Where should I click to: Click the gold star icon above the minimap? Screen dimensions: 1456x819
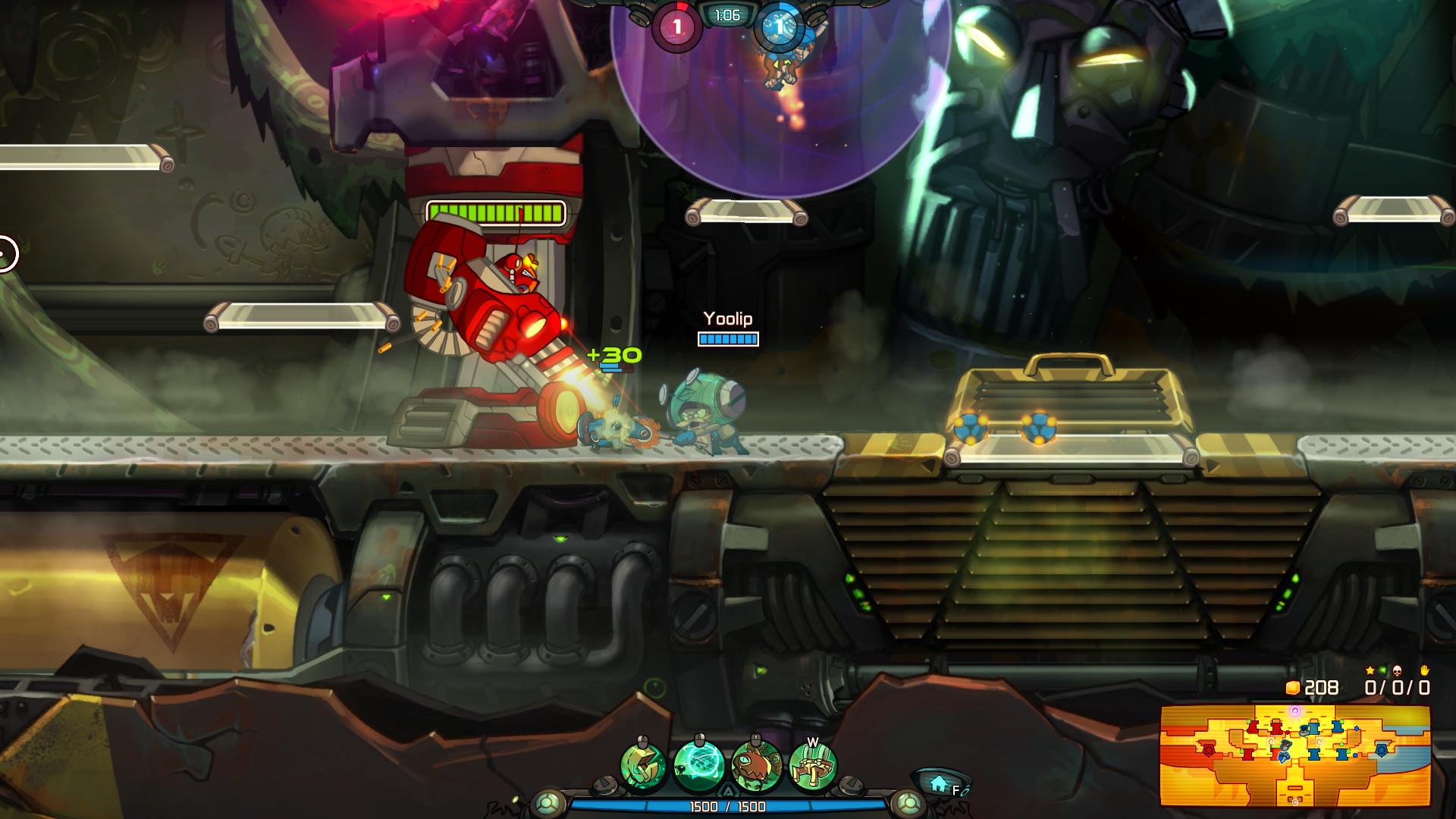point(1370,670)
